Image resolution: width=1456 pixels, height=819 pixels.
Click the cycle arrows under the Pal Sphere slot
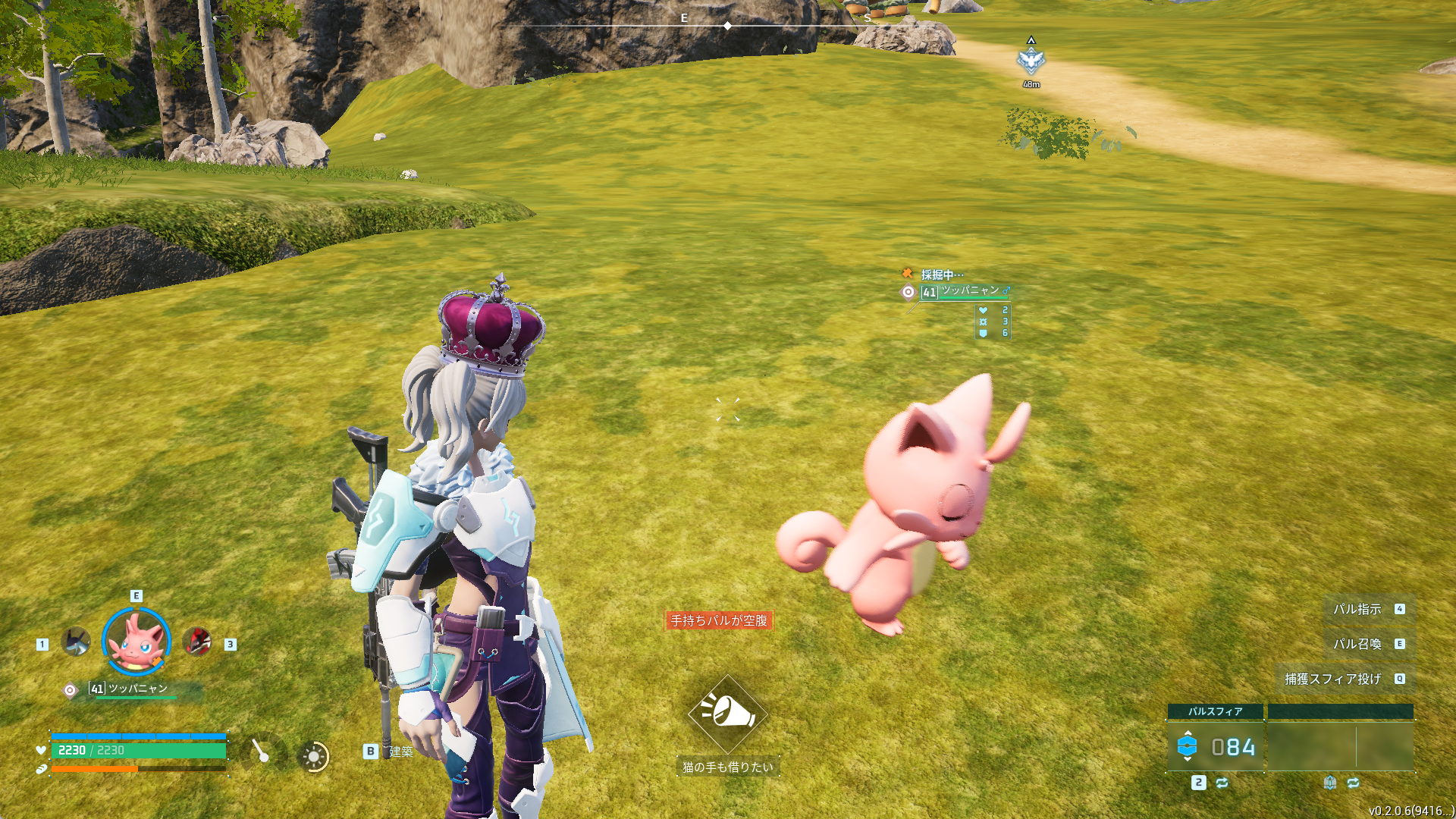pyautogui.click(x=1222, y=783)
